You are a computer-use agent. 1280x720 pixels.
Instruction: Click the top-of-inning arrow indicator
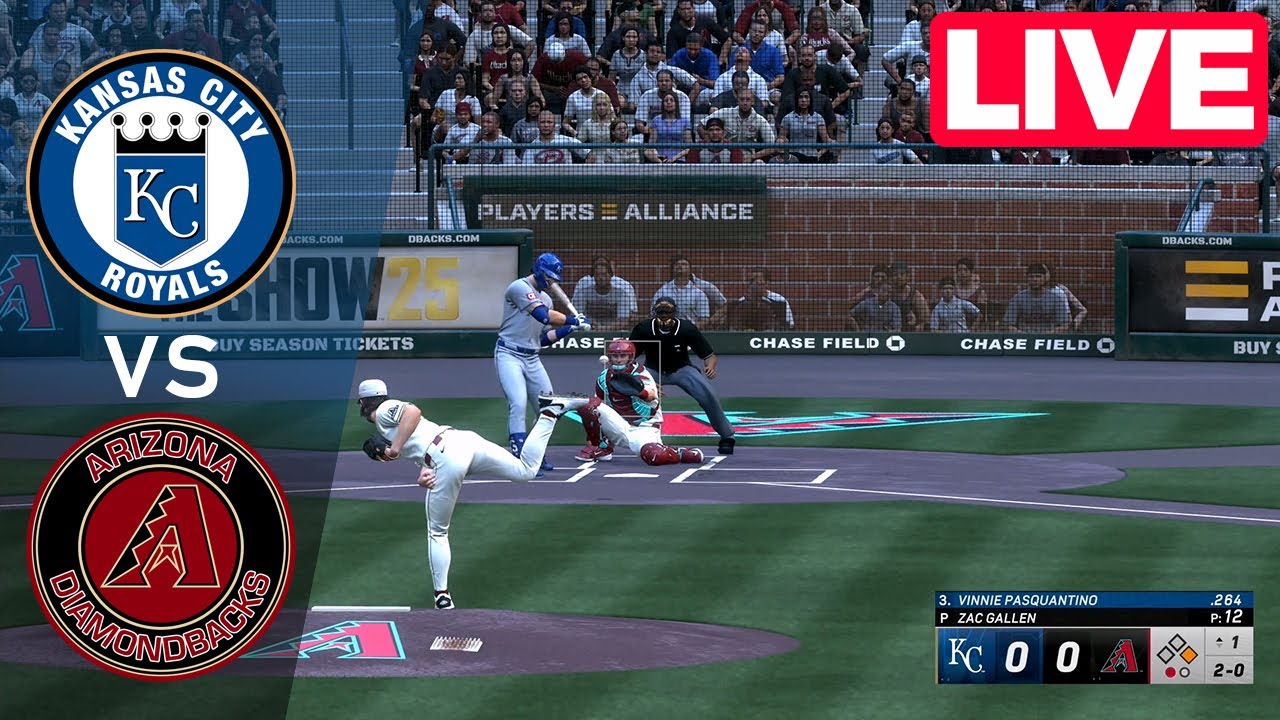point(1220,641)
